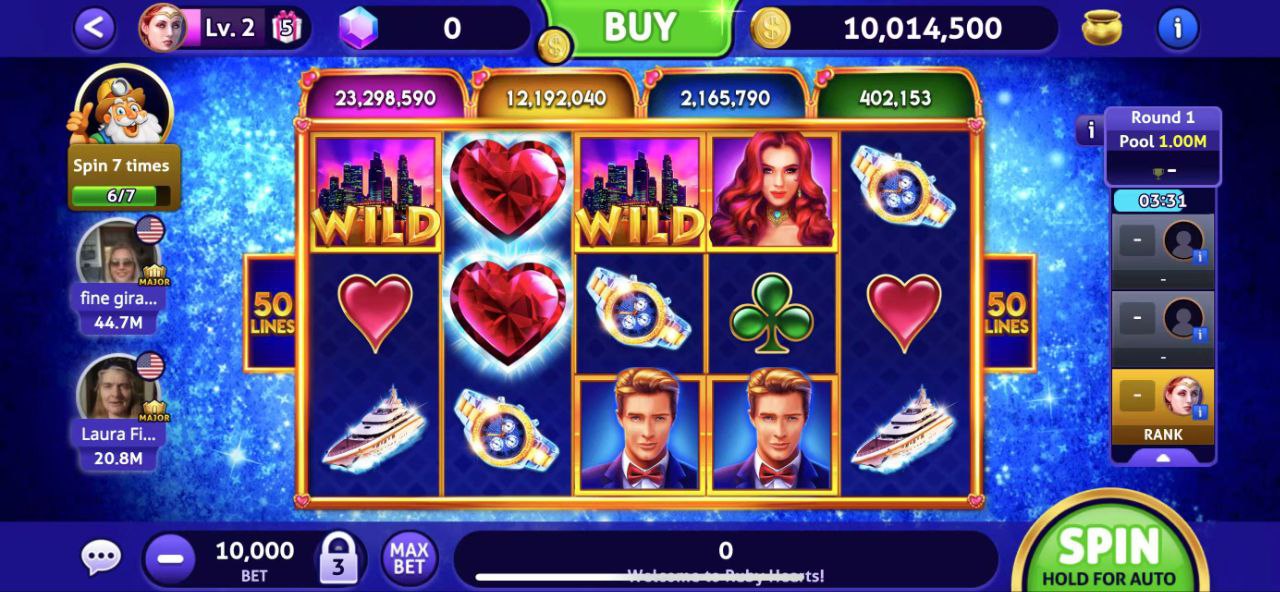Open the Round 1 pool panel
Image resolution: width=1280 pixels, height=592 pixels.
pyautogui.click(x=1162, y=142)
